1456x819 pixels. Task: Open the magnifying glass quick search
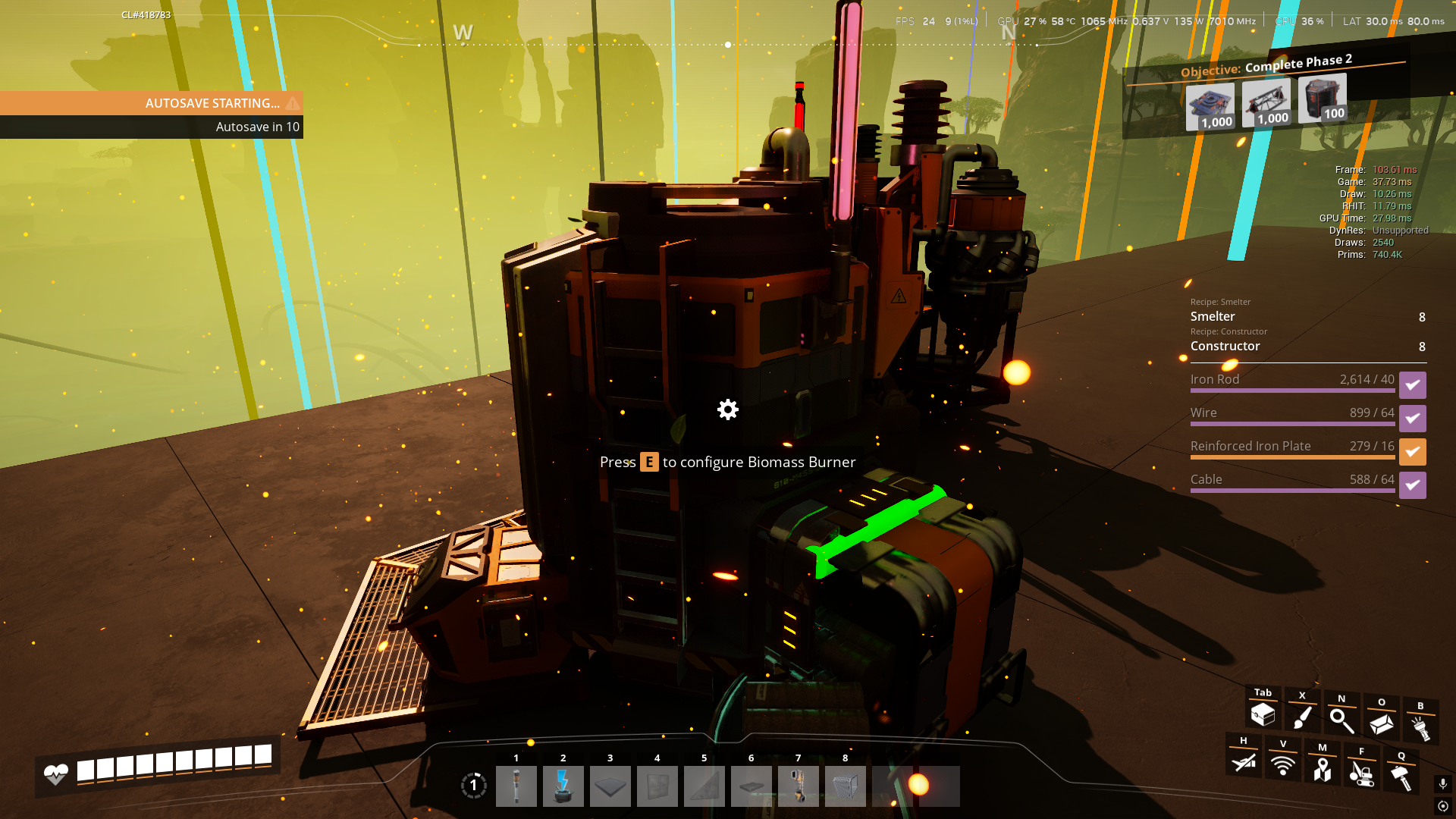1341,720
